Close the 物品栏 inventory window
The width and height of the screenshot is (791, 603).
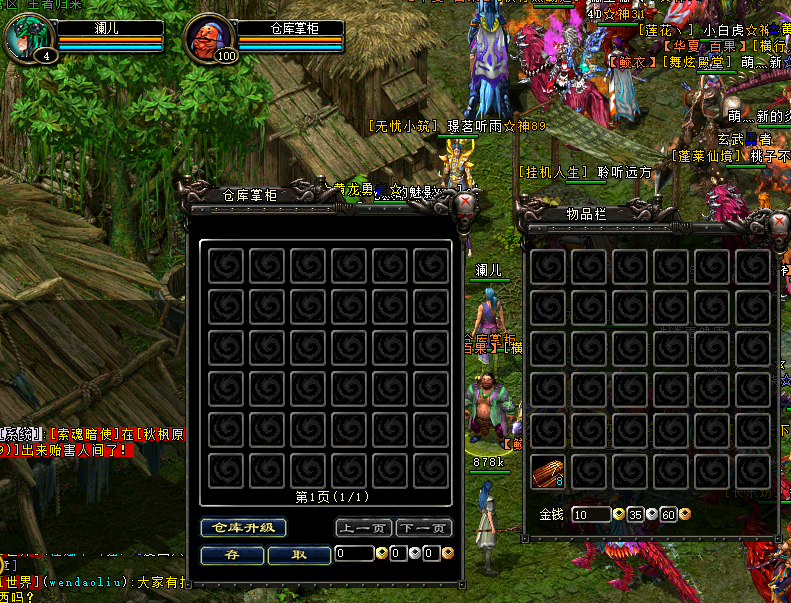[779, 223]
